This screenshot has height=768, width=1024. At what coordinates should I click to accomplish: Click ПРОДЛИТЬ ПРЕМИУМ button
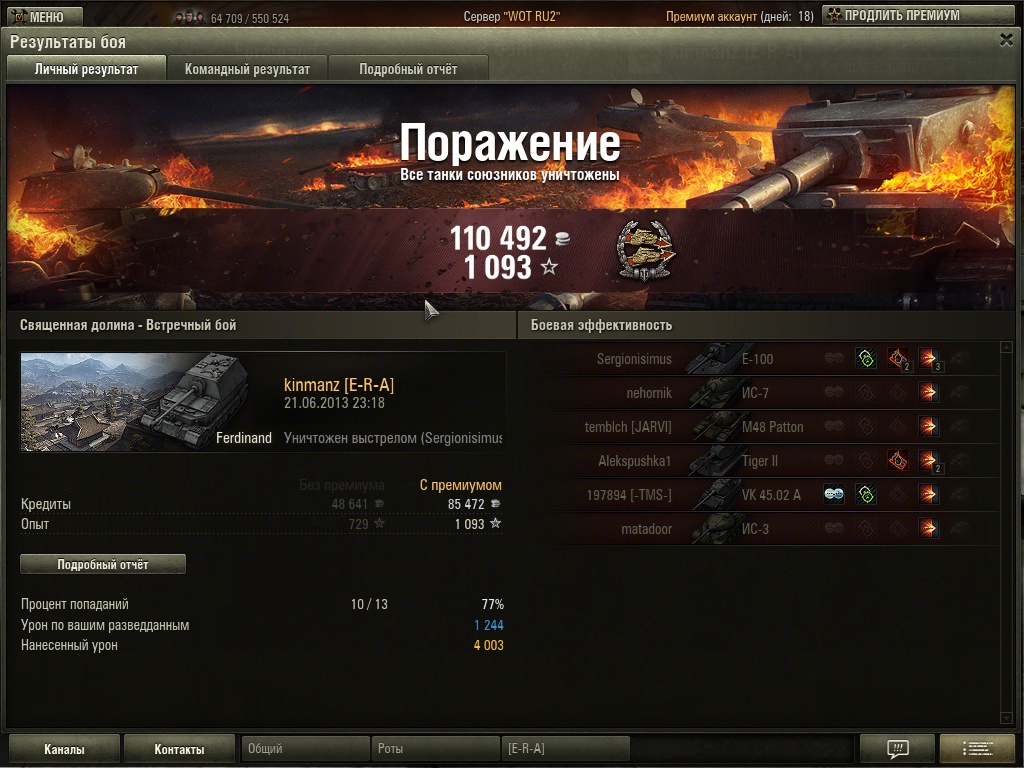(891, 16)
